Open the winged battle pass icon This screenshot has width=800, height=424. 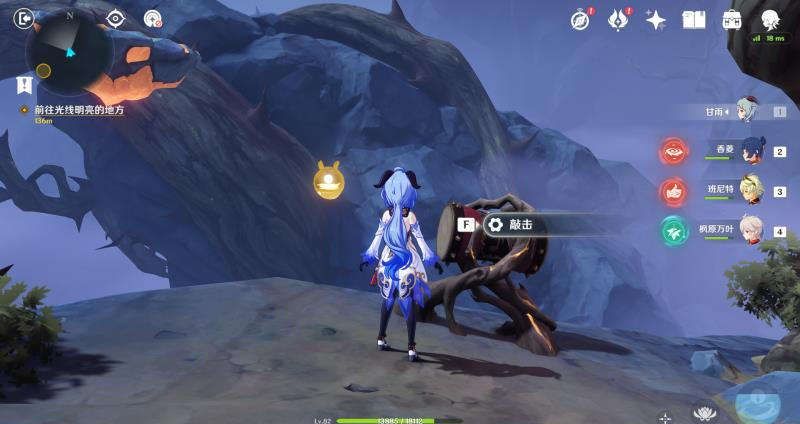618,19
